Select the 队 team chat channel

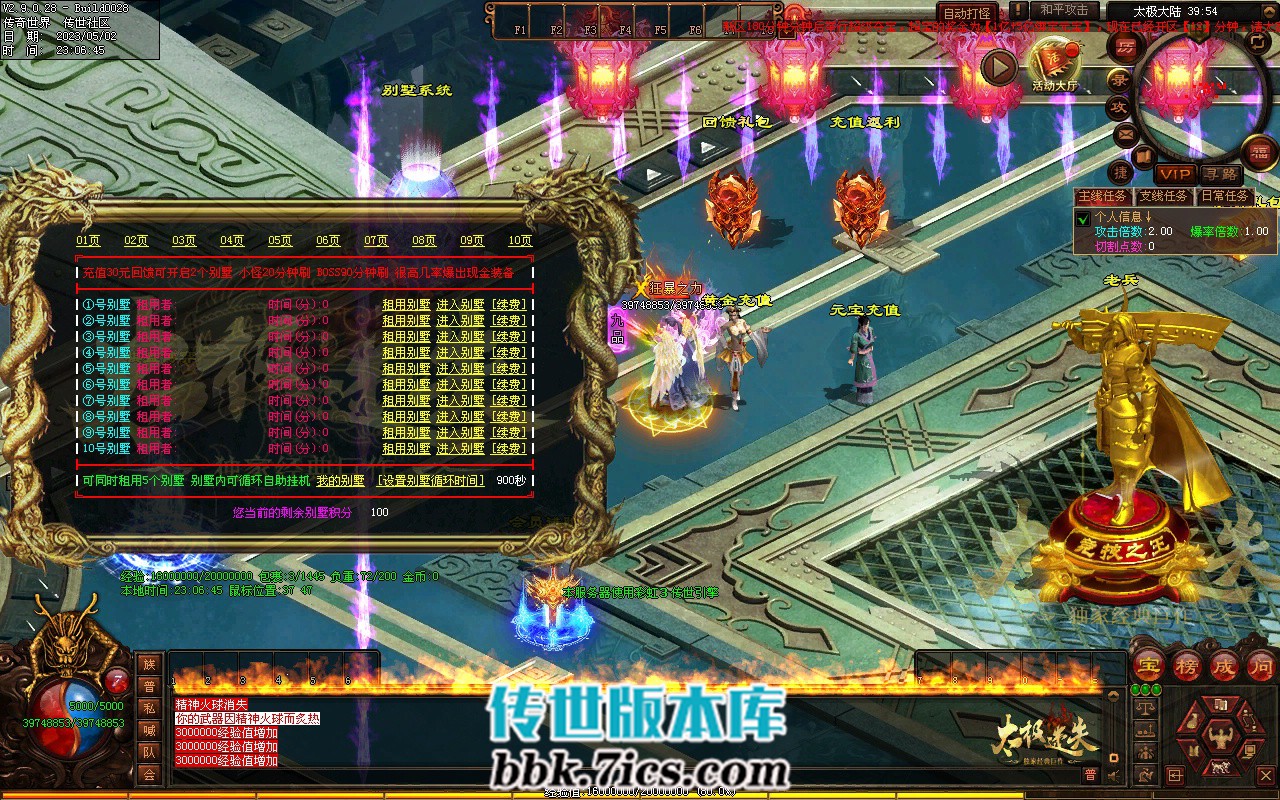point(149,752)
